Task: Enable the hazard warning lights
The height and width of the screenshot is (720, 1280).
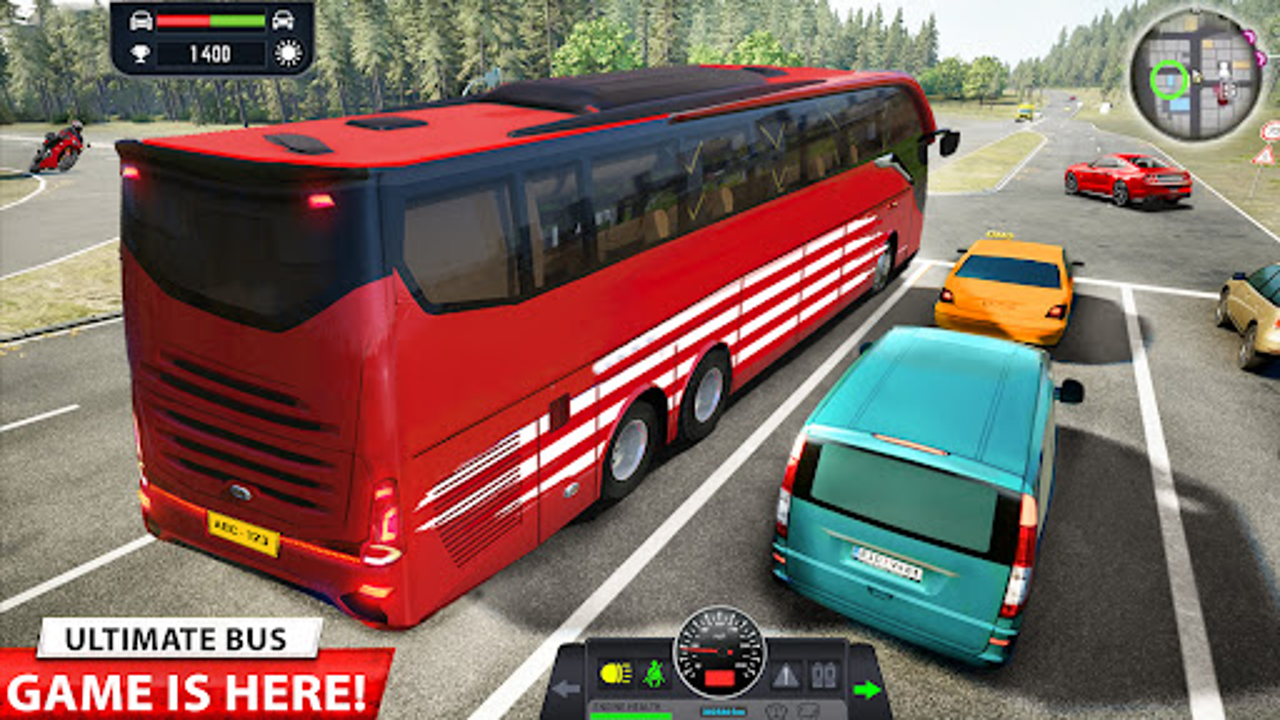Action: click(x=786, y=675)
